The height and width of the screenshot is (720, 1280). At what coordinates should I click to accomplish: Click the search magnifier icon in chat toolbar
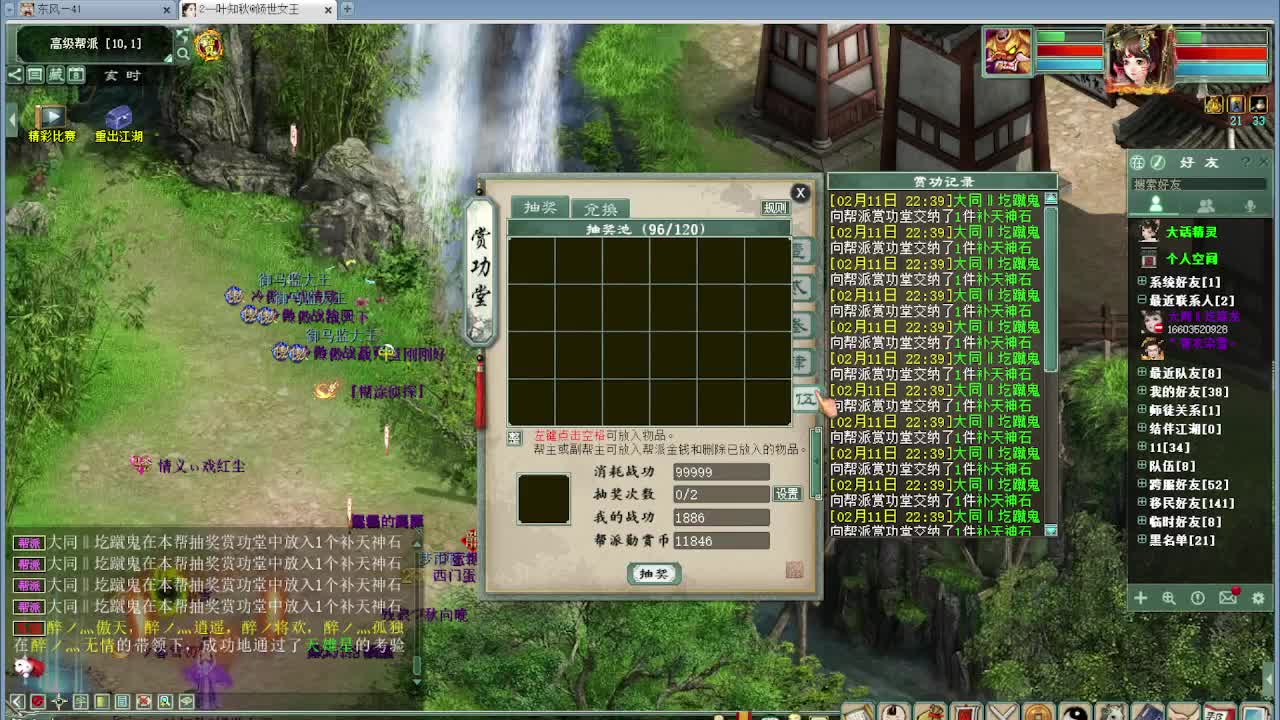click(x=163, y=702)
